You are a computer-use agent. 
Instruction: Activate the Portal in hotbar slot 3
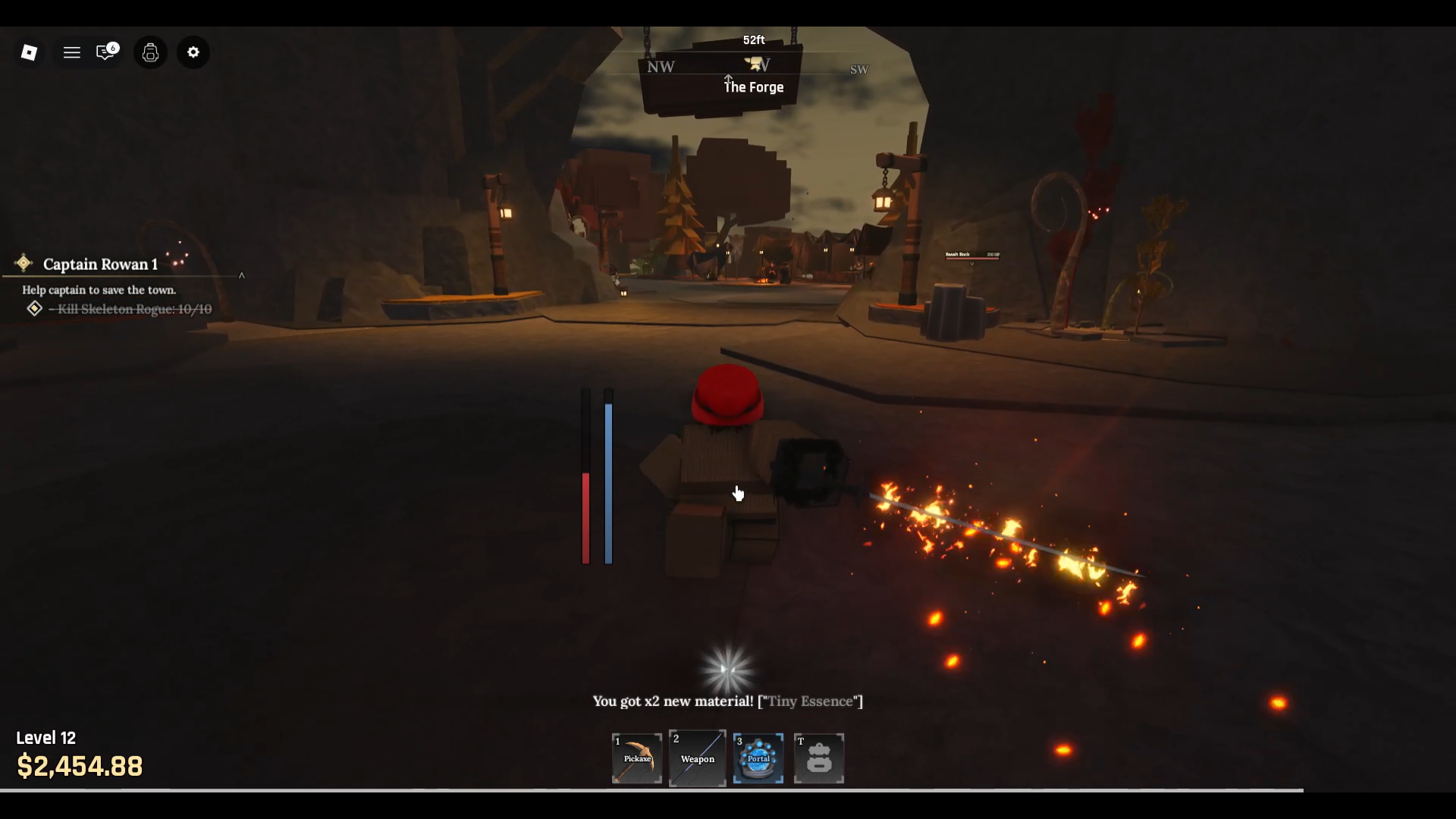click(x=758, y=758)
